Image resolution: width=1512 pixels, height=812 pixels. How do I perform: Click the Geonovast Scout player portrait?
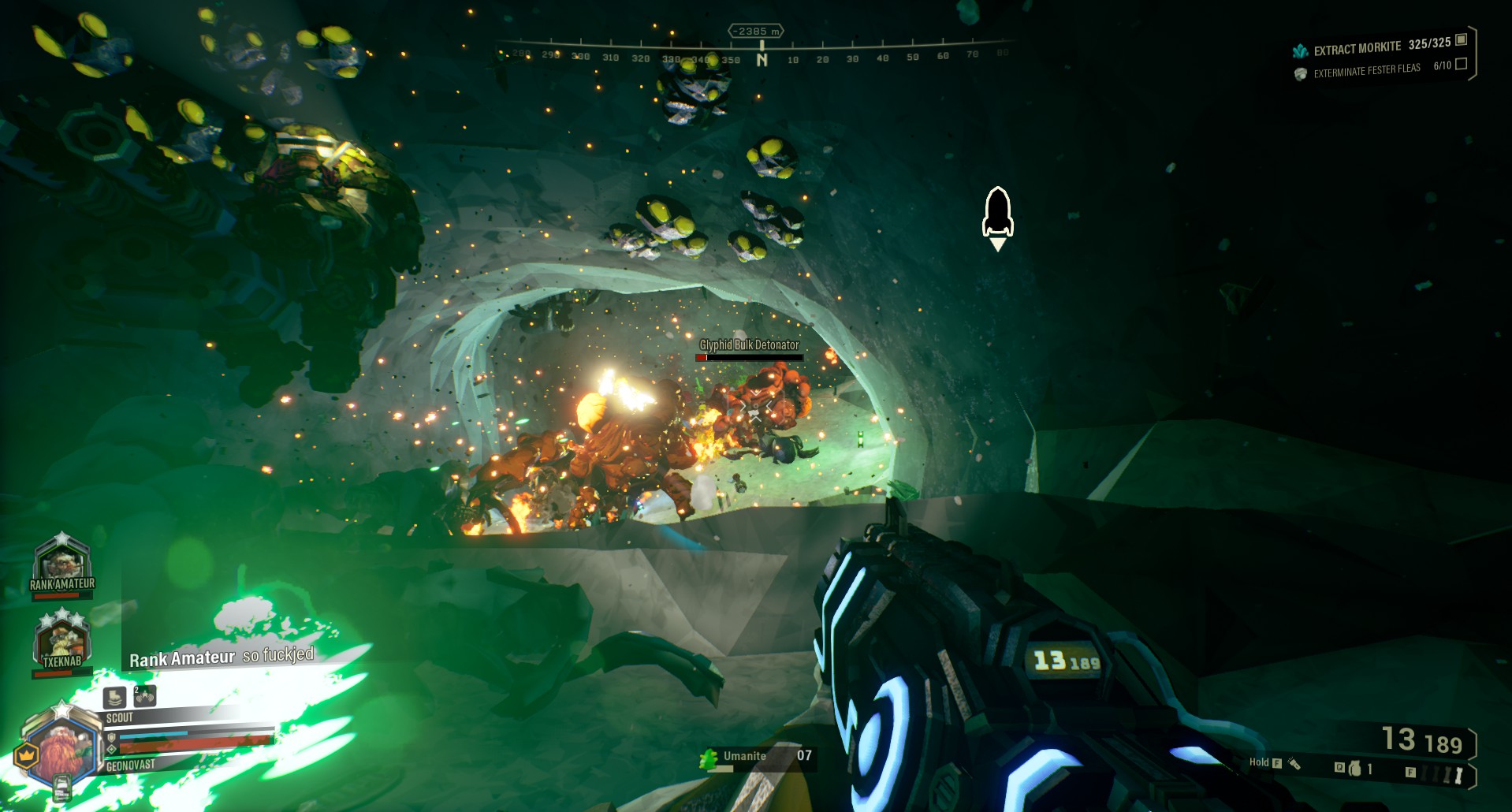coord(65,749)
